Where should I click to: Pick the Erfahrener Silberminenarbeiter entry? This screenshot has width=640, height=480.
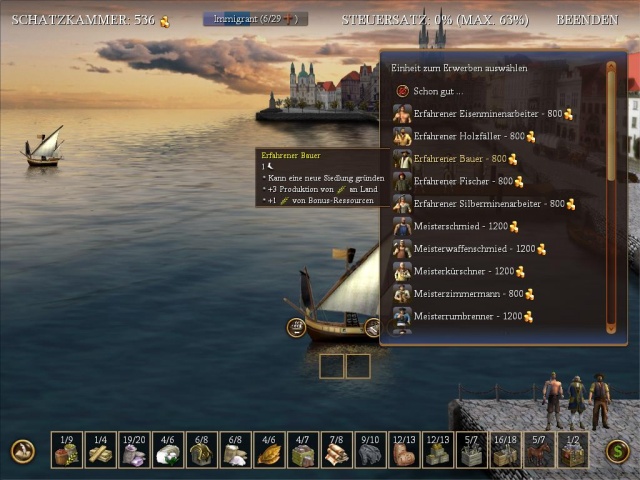point(488,204)
